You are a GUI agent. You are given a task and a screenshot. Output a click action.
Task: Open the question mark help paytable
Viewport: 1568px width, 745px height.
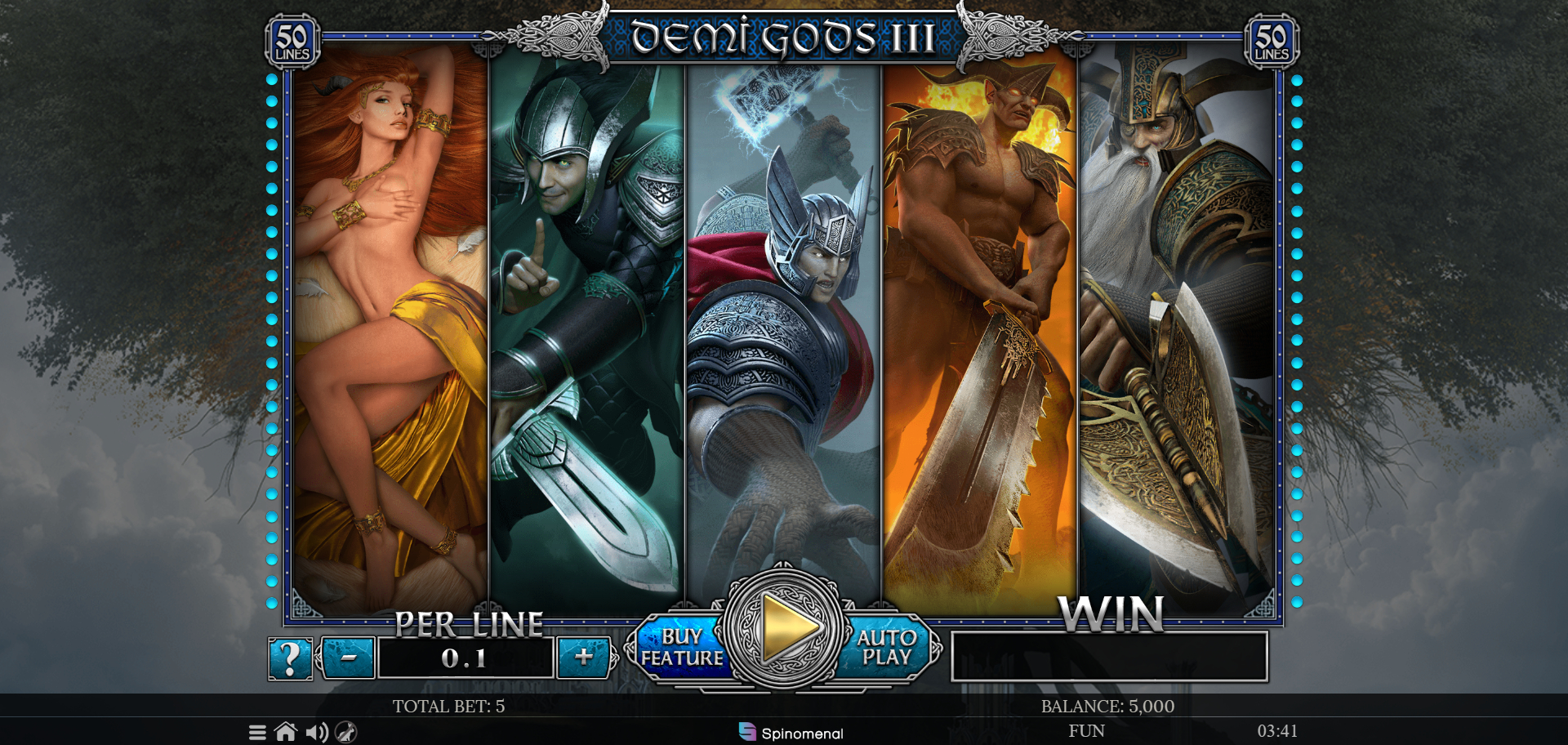click(x=290, y=659)
